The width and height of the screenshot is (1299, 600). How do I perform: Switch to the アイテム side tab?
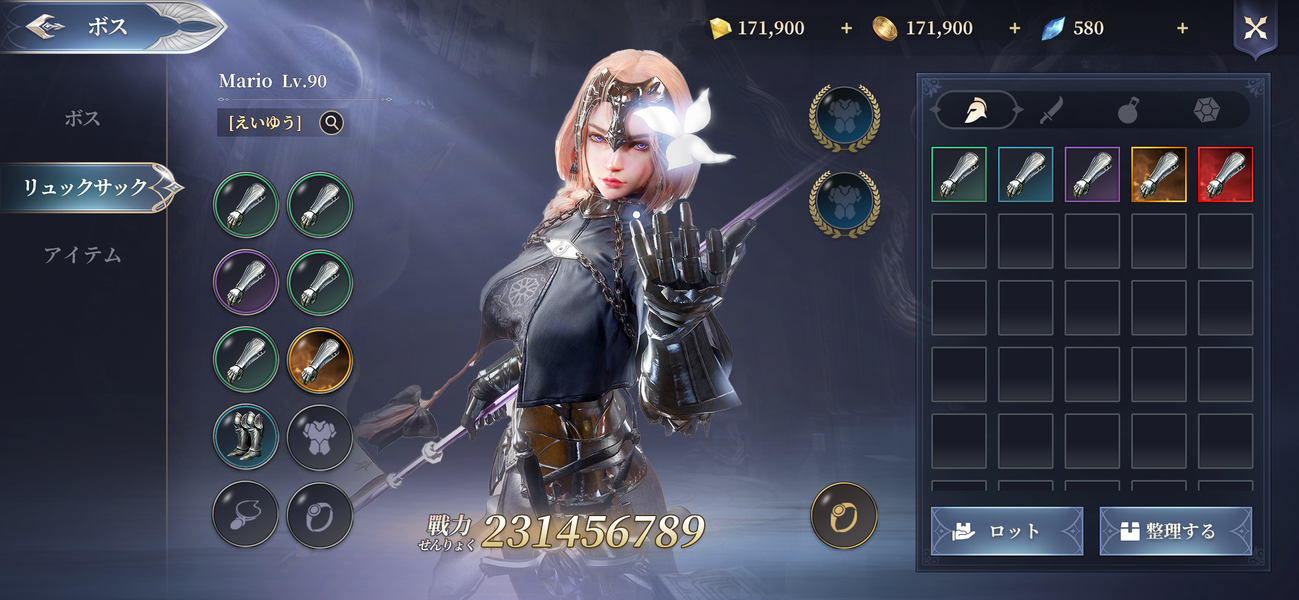82,255
